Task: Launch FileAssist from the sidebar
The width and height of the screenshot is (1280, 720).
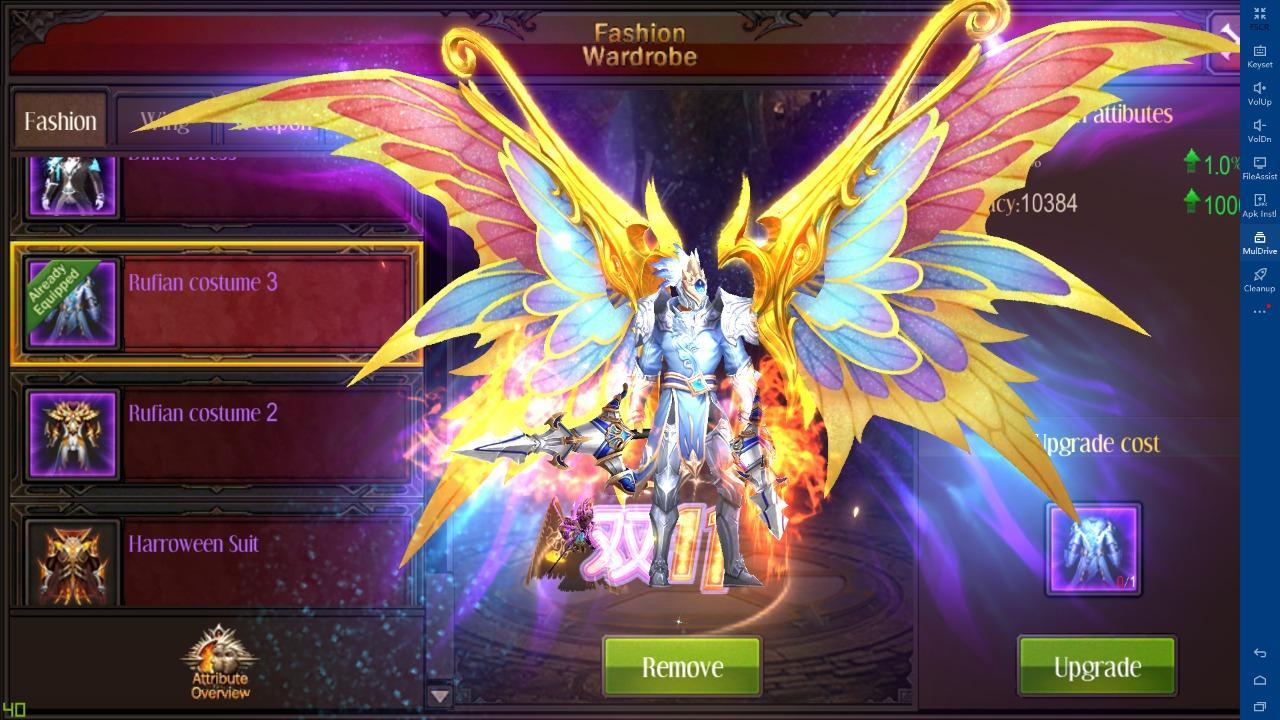Action: coord(1258,168)
